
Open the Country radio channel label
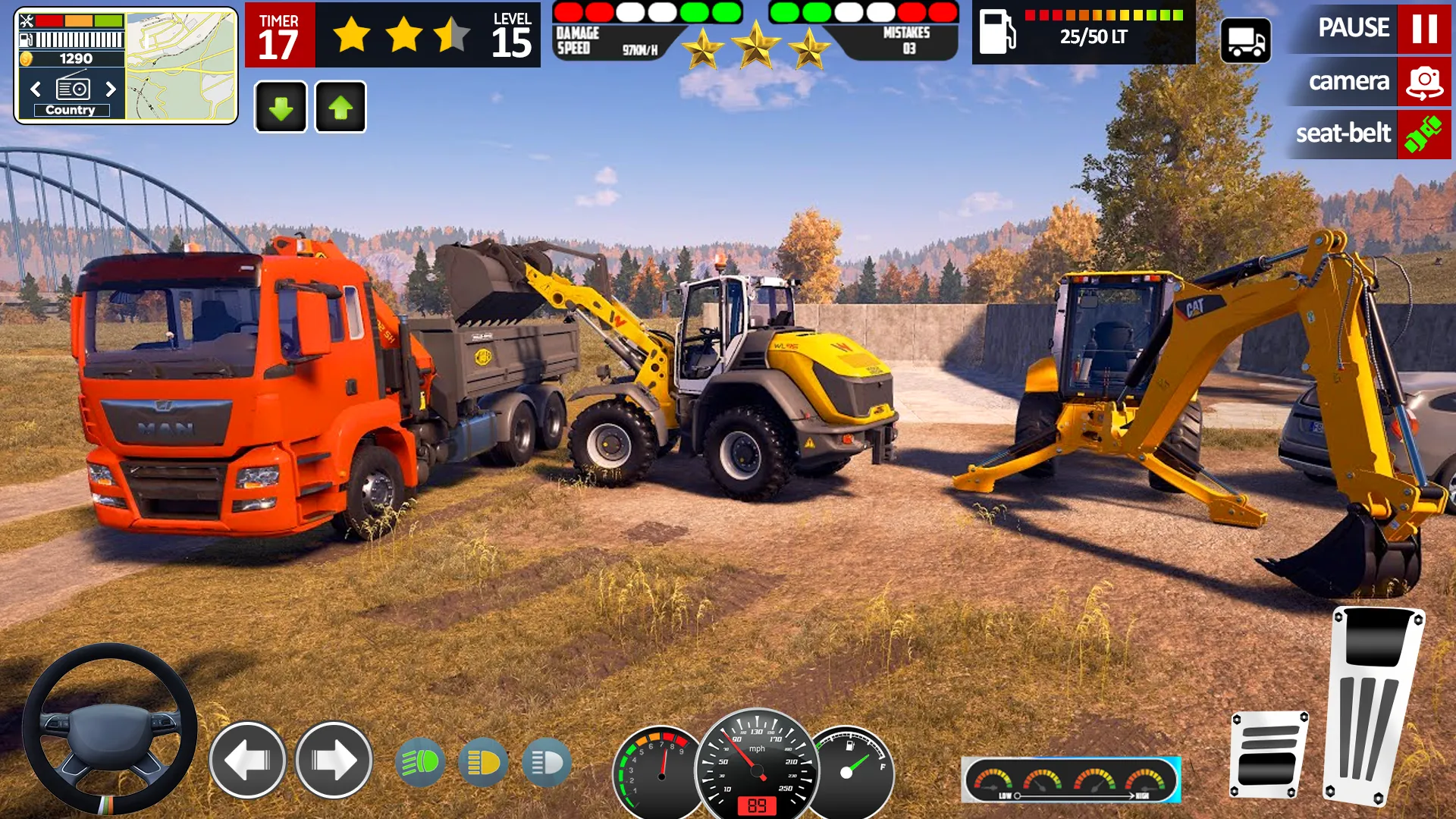click(x=72, y=110)
